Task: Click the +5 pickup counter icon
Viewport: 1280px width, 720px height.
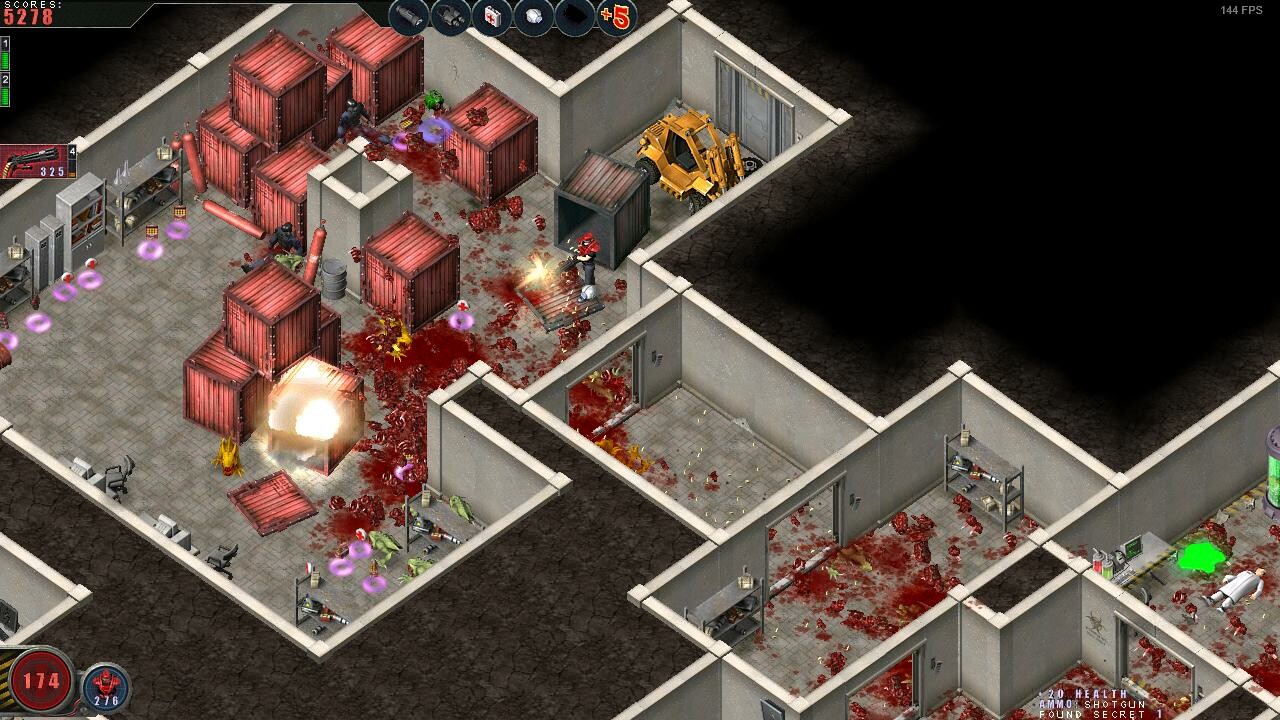Action: coord(615,14)
